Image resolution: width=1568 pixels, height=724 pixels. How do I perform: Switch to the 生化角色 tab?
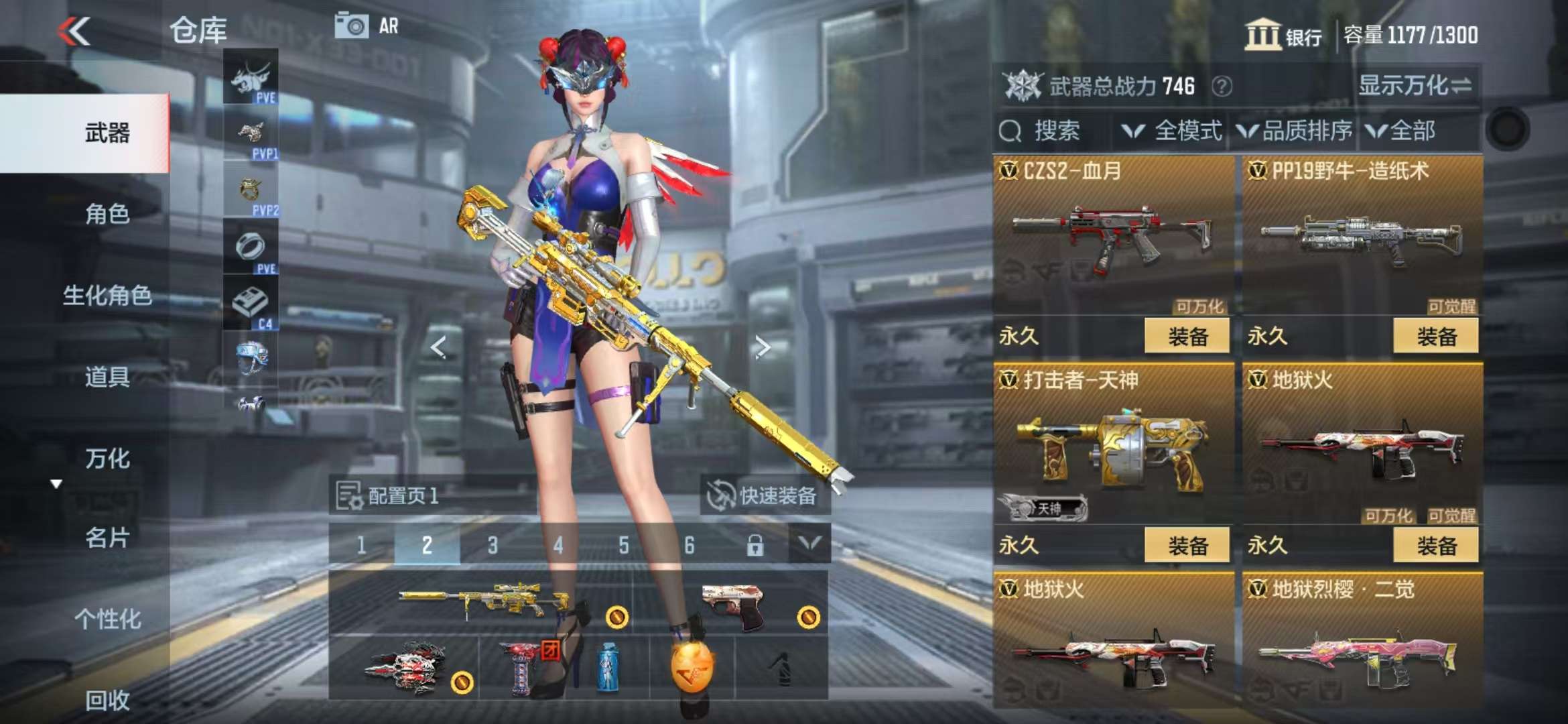(107, 295)
